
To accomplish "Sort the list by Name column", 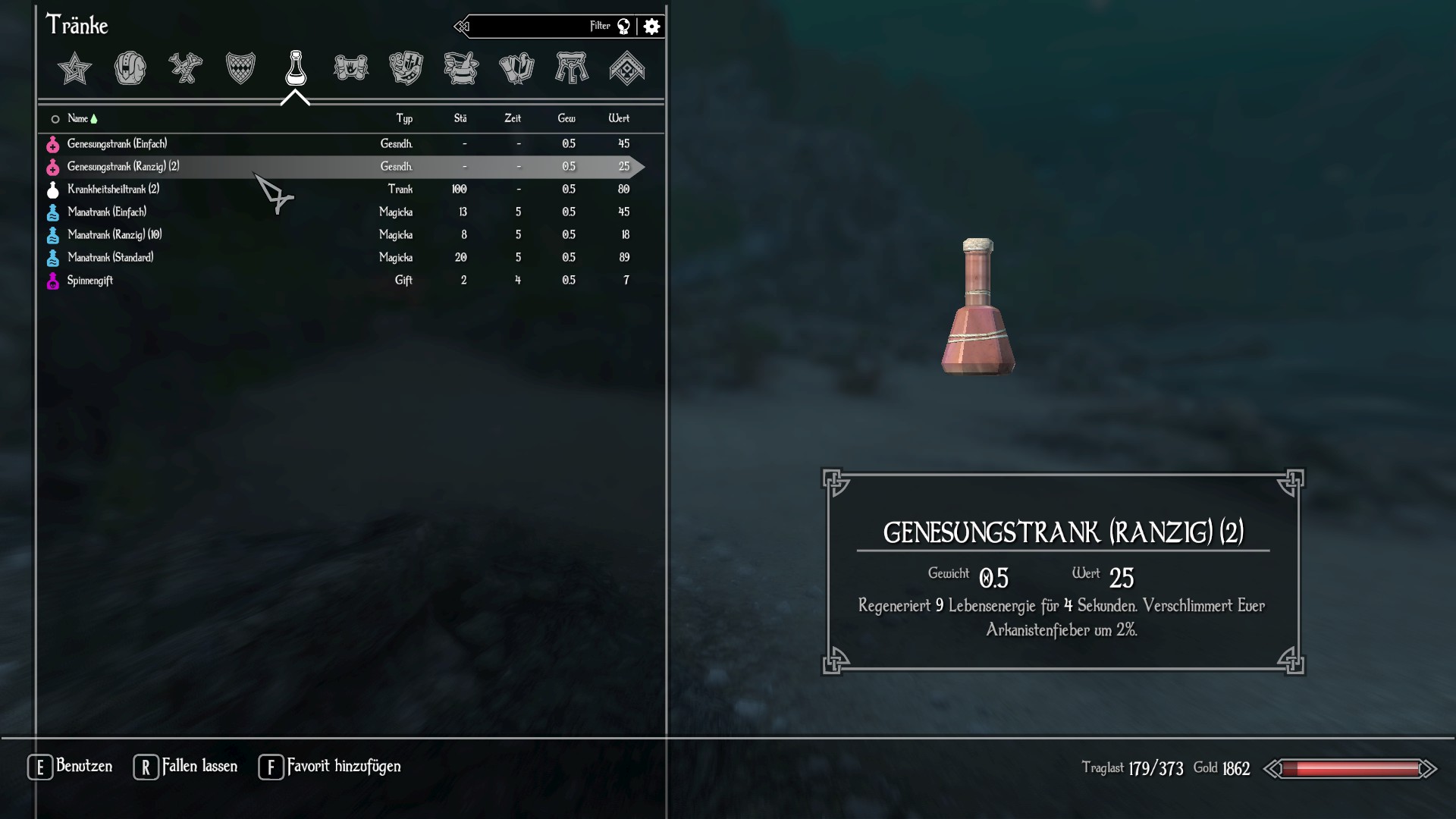I will [x=78, y=119].
